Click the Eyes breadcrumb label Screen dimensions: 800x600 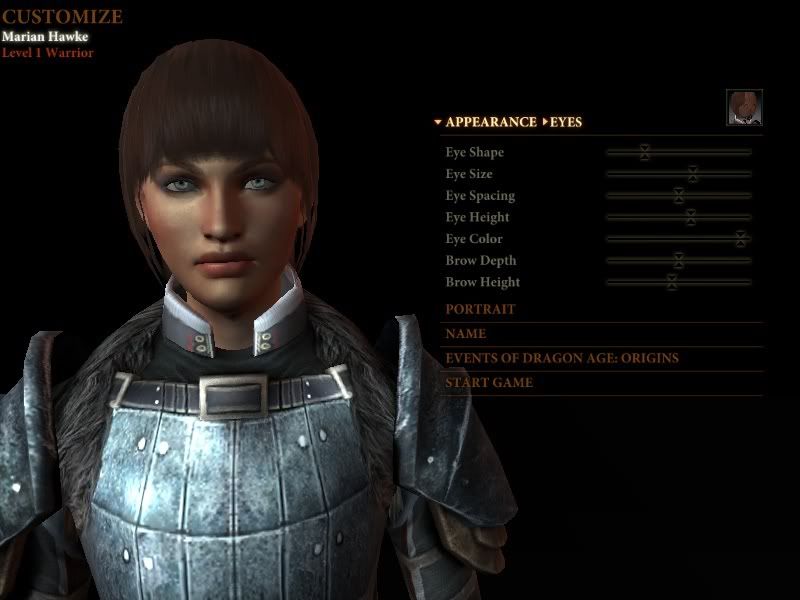(565, 122)
